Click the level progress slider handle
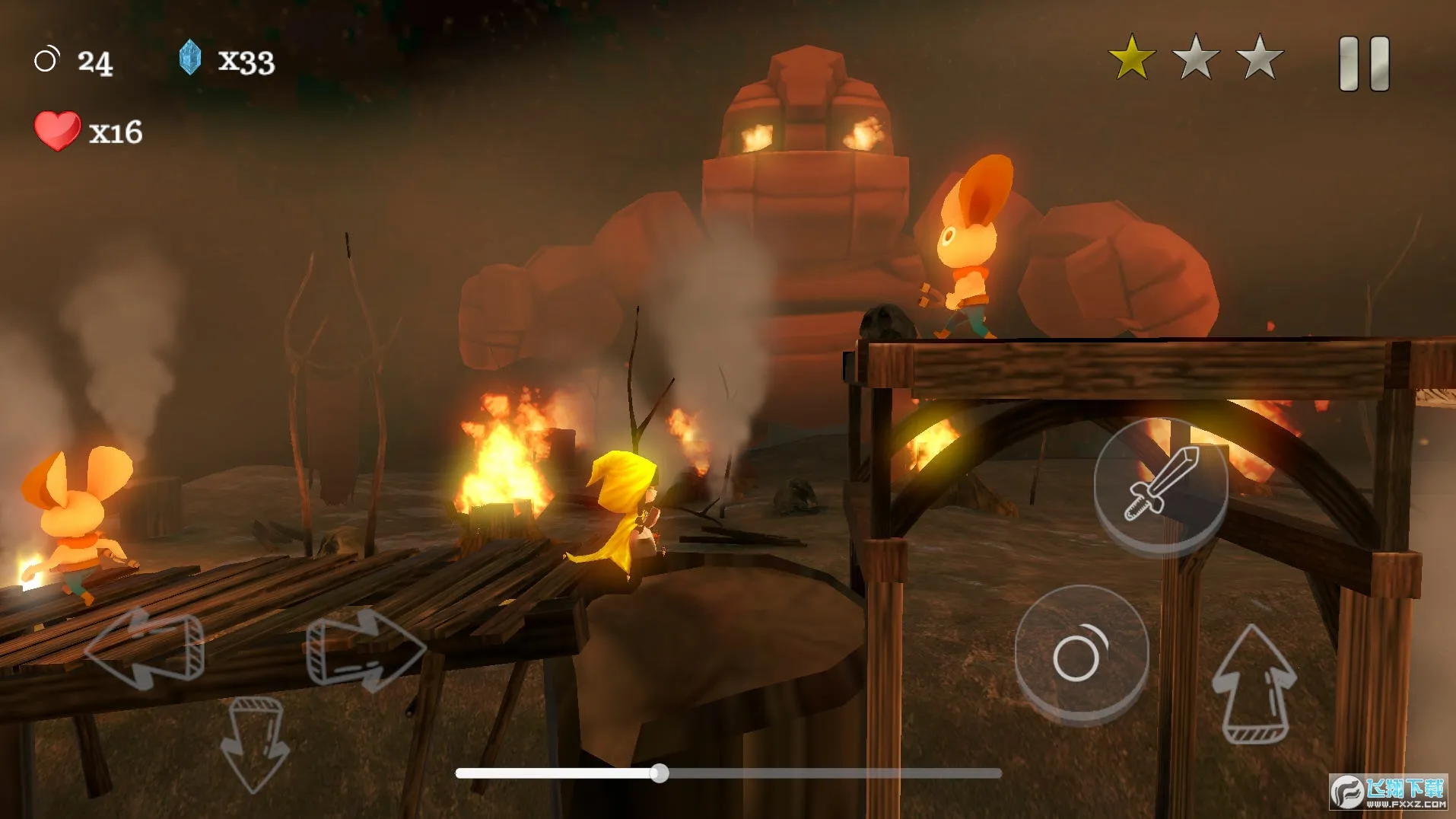The image size is (1456, 819). point(660,774)
